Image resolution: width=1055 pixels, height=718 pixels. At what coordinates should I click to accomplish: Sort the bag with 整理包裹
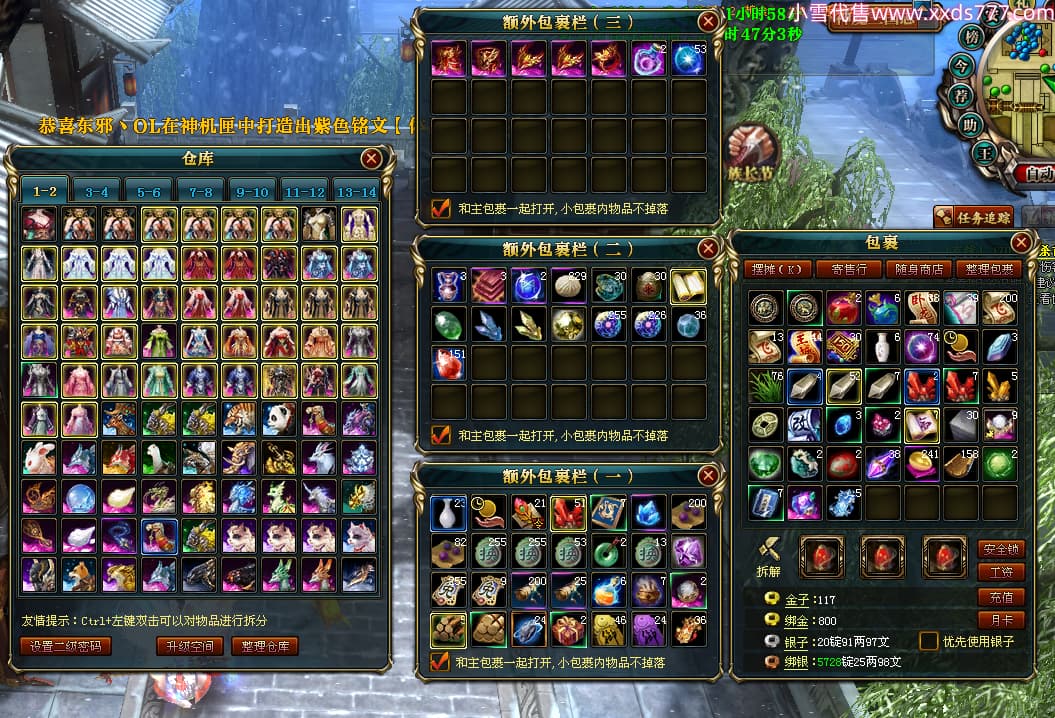(x=988, y=269)
